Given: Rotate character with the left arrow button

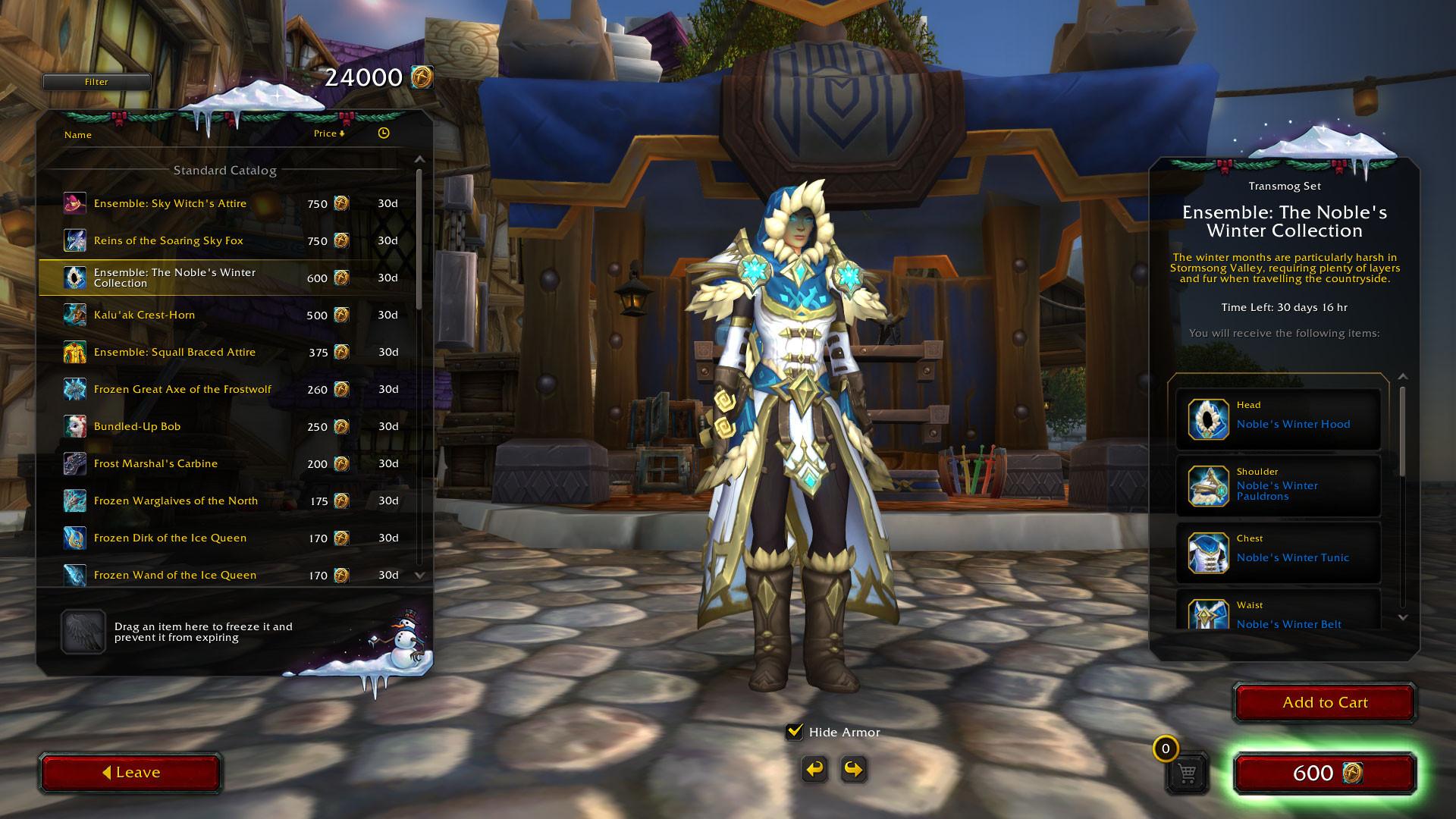Looking at the screenshot, I should pos(814,770).
